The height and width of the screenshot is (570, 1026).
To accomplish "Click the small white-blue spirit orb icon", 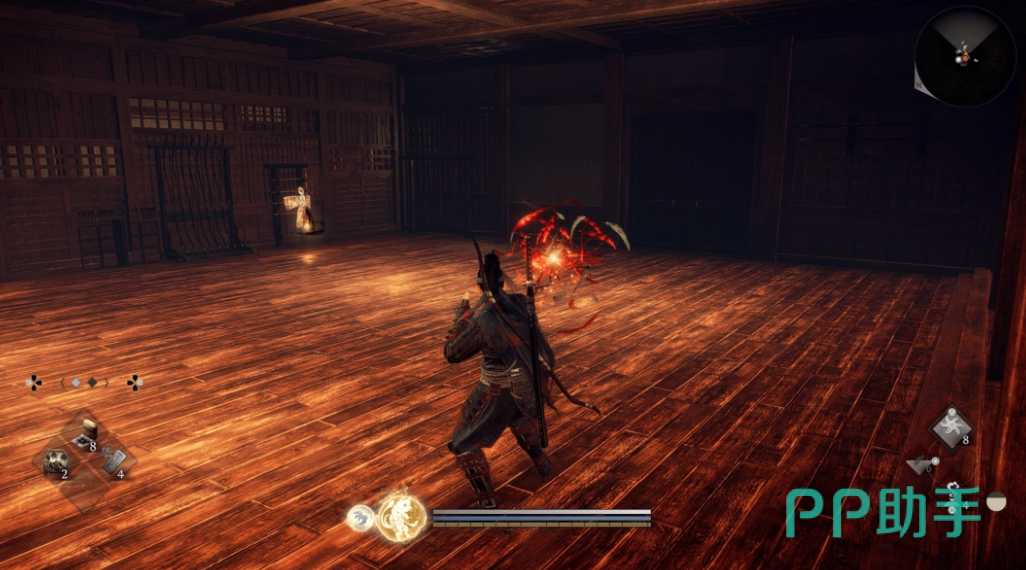I will 361,517.
